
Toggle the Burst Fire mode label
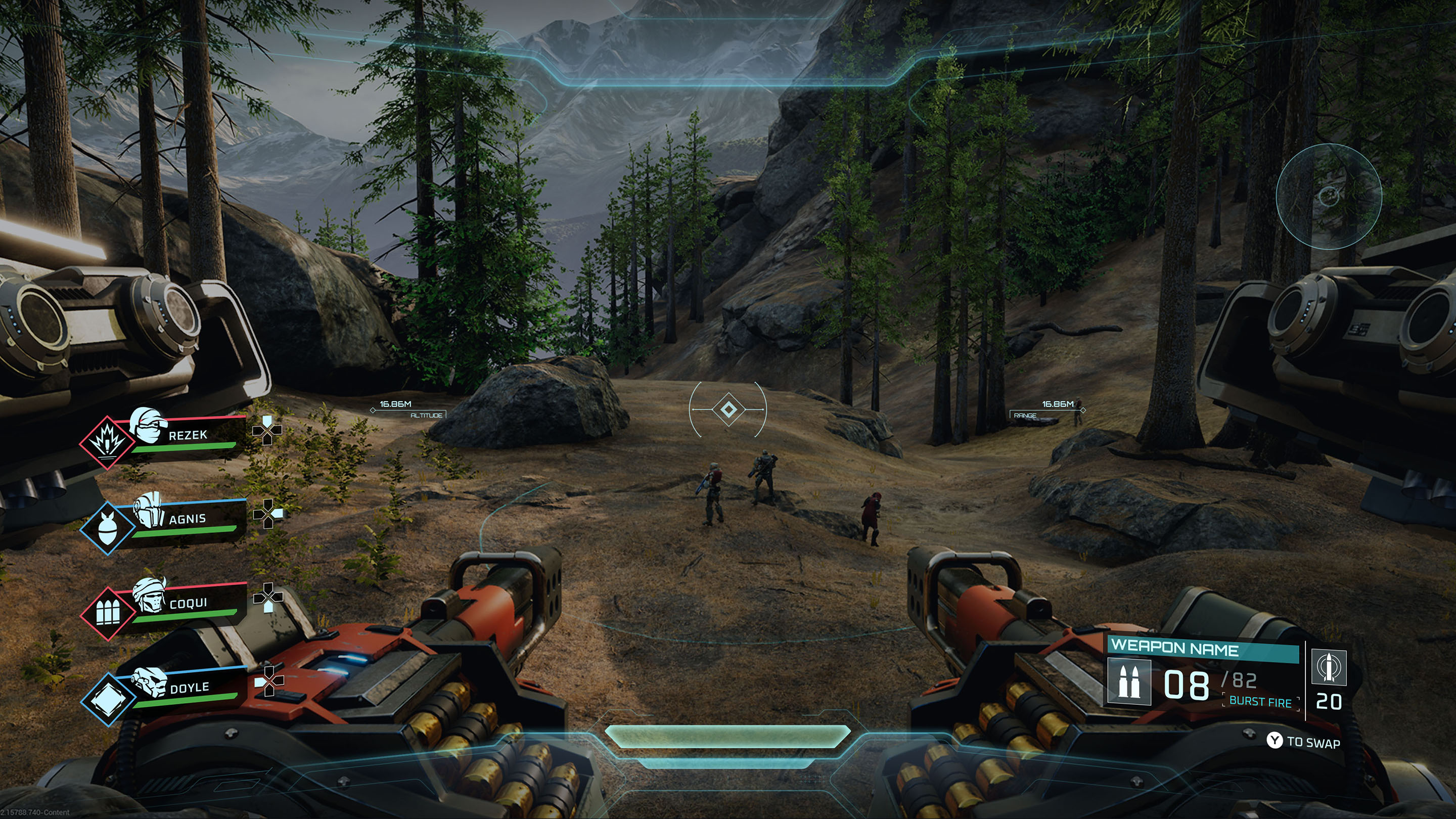pyautogui.click(x=1260, y=702)
